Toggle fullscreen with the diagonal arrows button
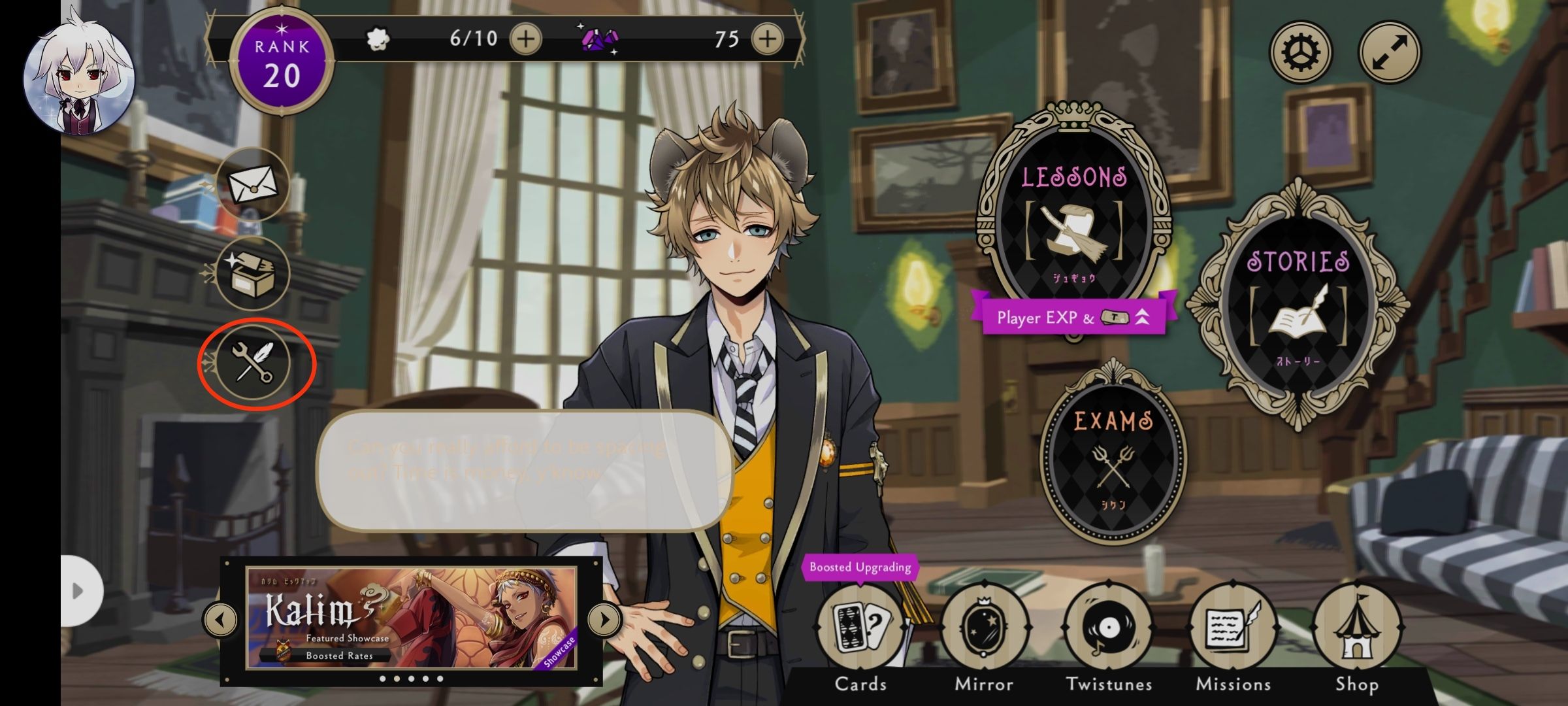Screen dimensions: 1568x706 coord(1390,52)
